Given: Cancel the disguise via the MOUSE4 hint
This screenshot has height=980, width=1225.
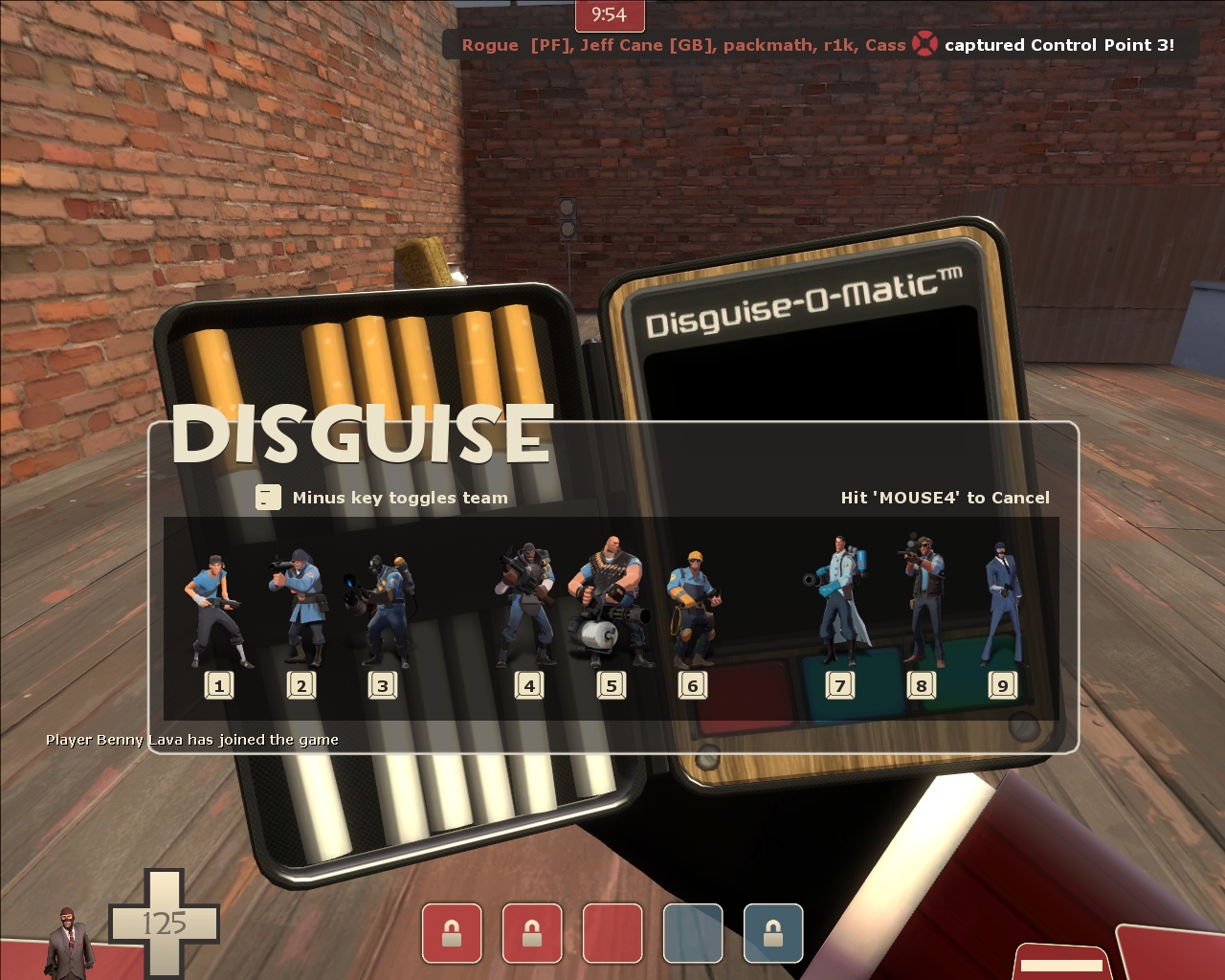Looking at the screenshot, I should [945, 498].
